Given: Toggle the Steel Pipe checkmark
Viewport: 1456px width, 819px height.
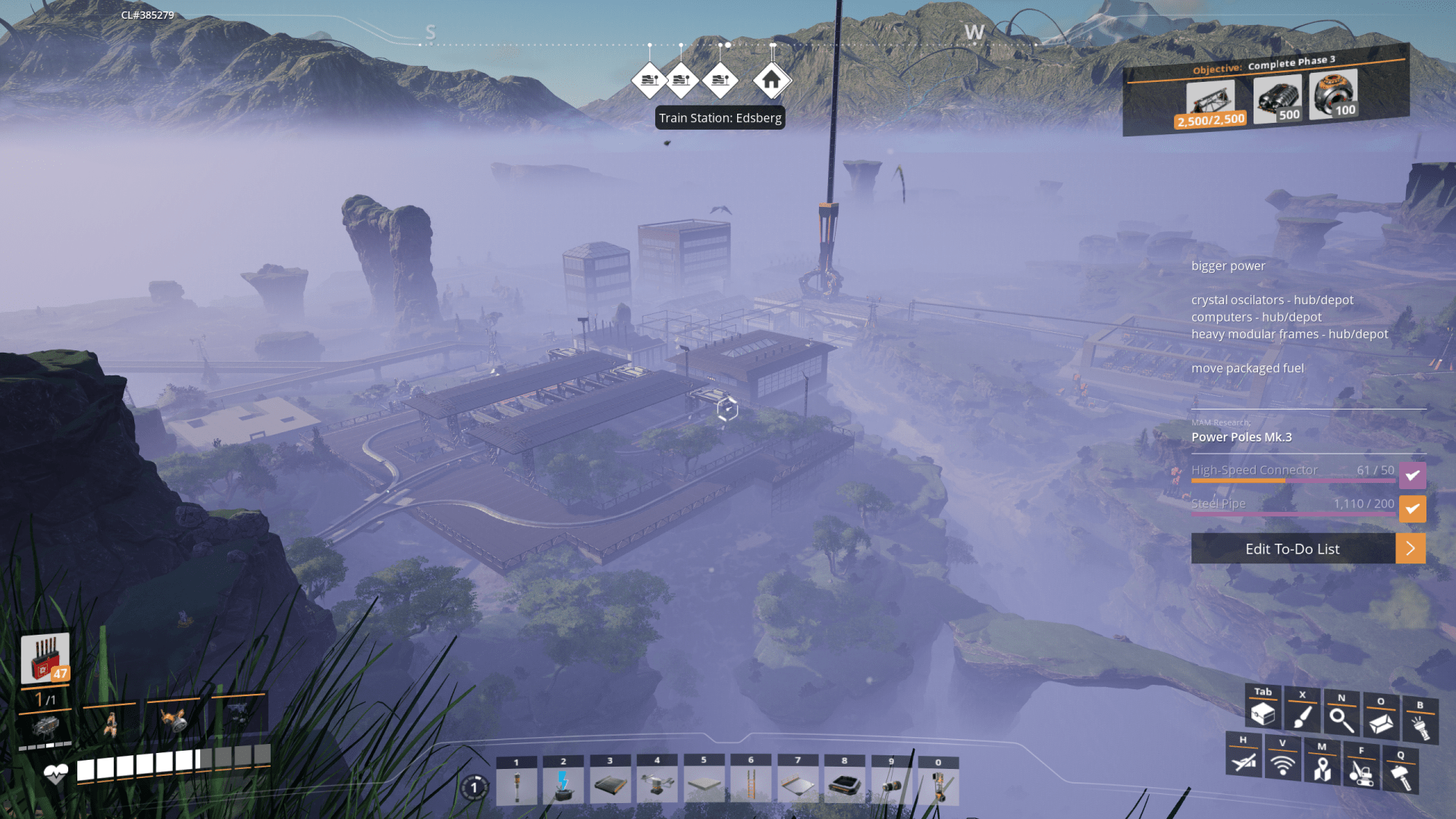Looking at the screenshot, I should 1412,509.
